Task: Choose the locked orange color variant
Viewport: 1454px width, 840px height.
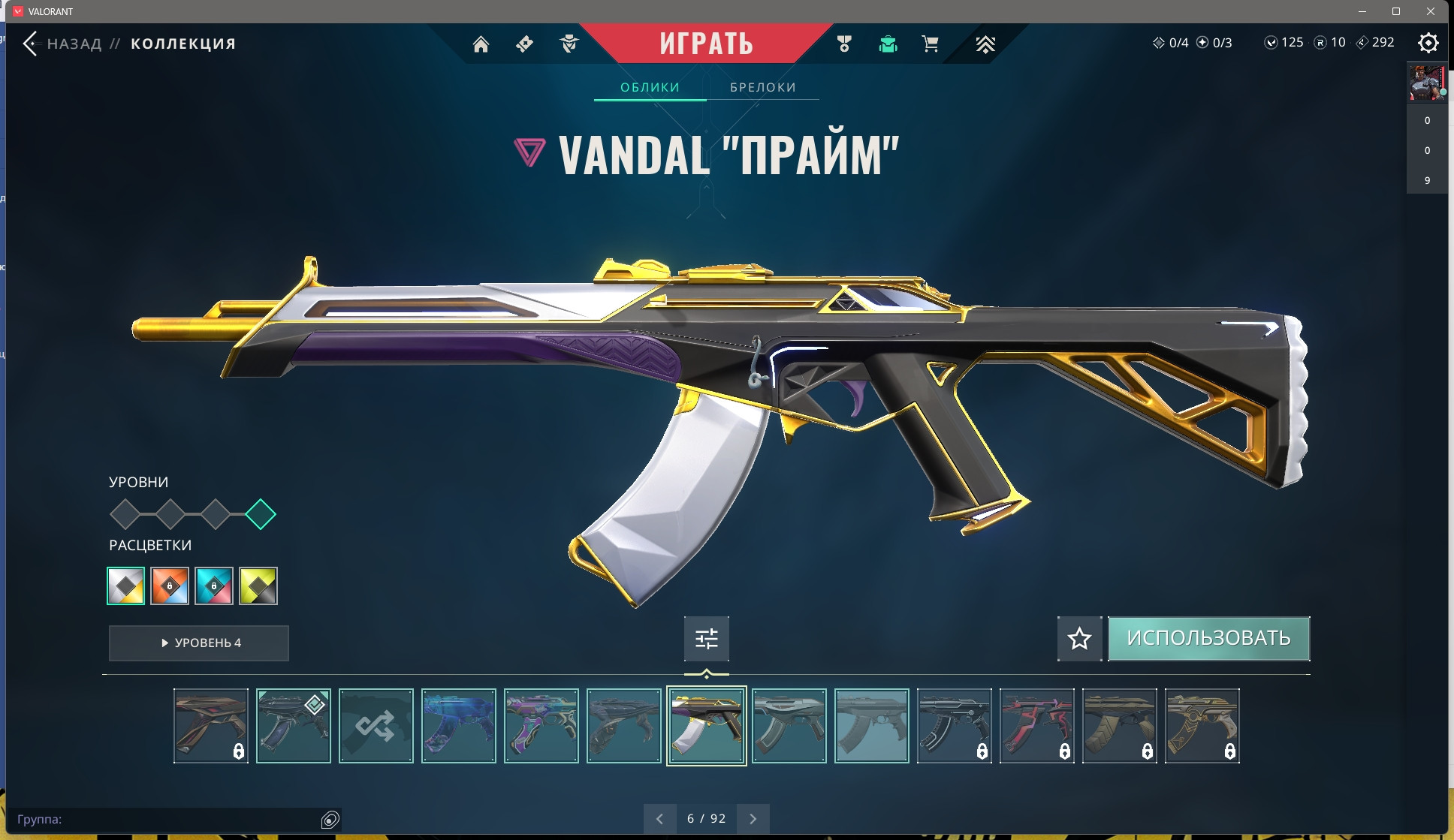Action: (x=170, y=586)
